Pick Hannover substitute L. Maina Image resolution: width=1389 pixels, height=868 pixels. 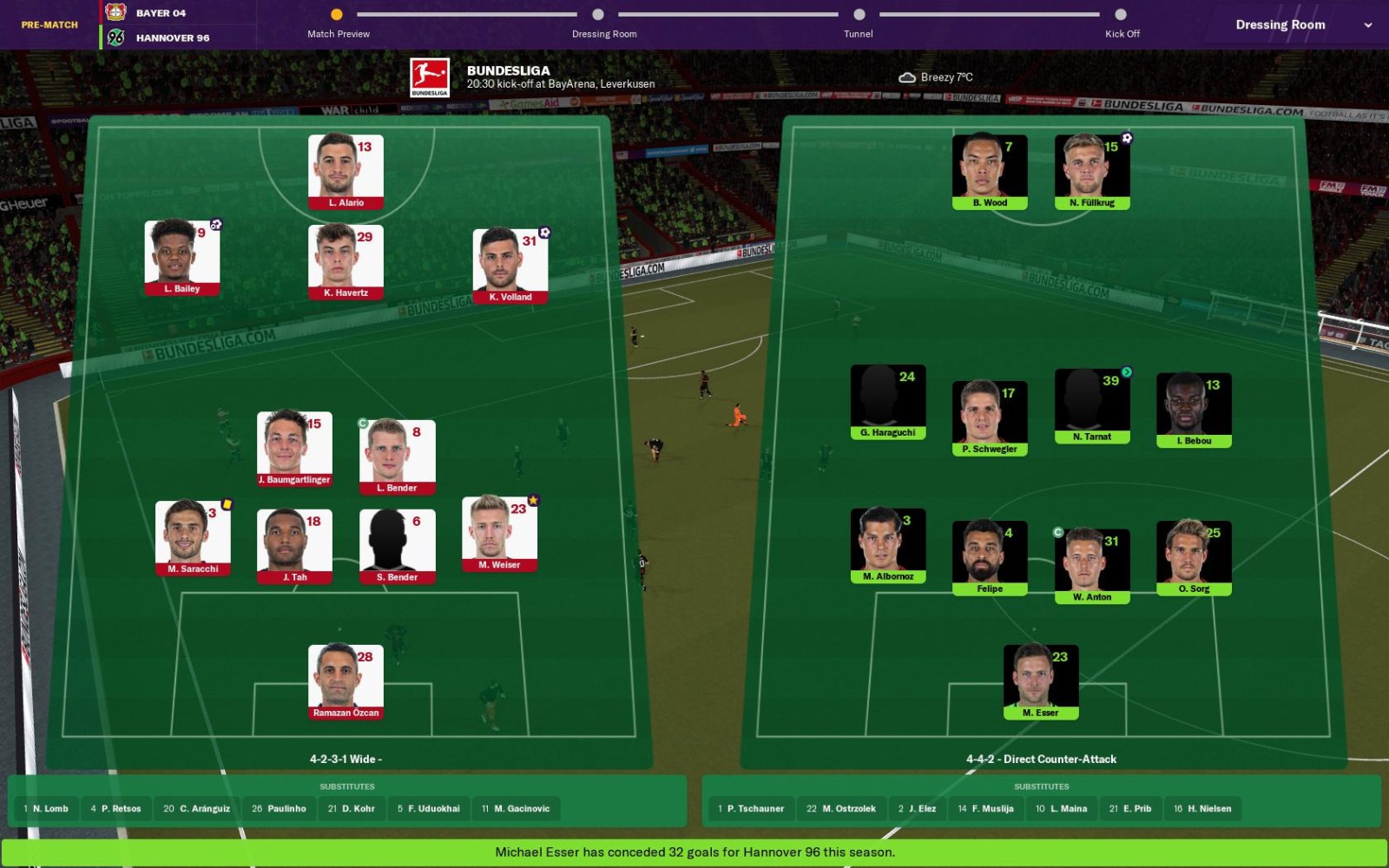(x=1061, y=809)
